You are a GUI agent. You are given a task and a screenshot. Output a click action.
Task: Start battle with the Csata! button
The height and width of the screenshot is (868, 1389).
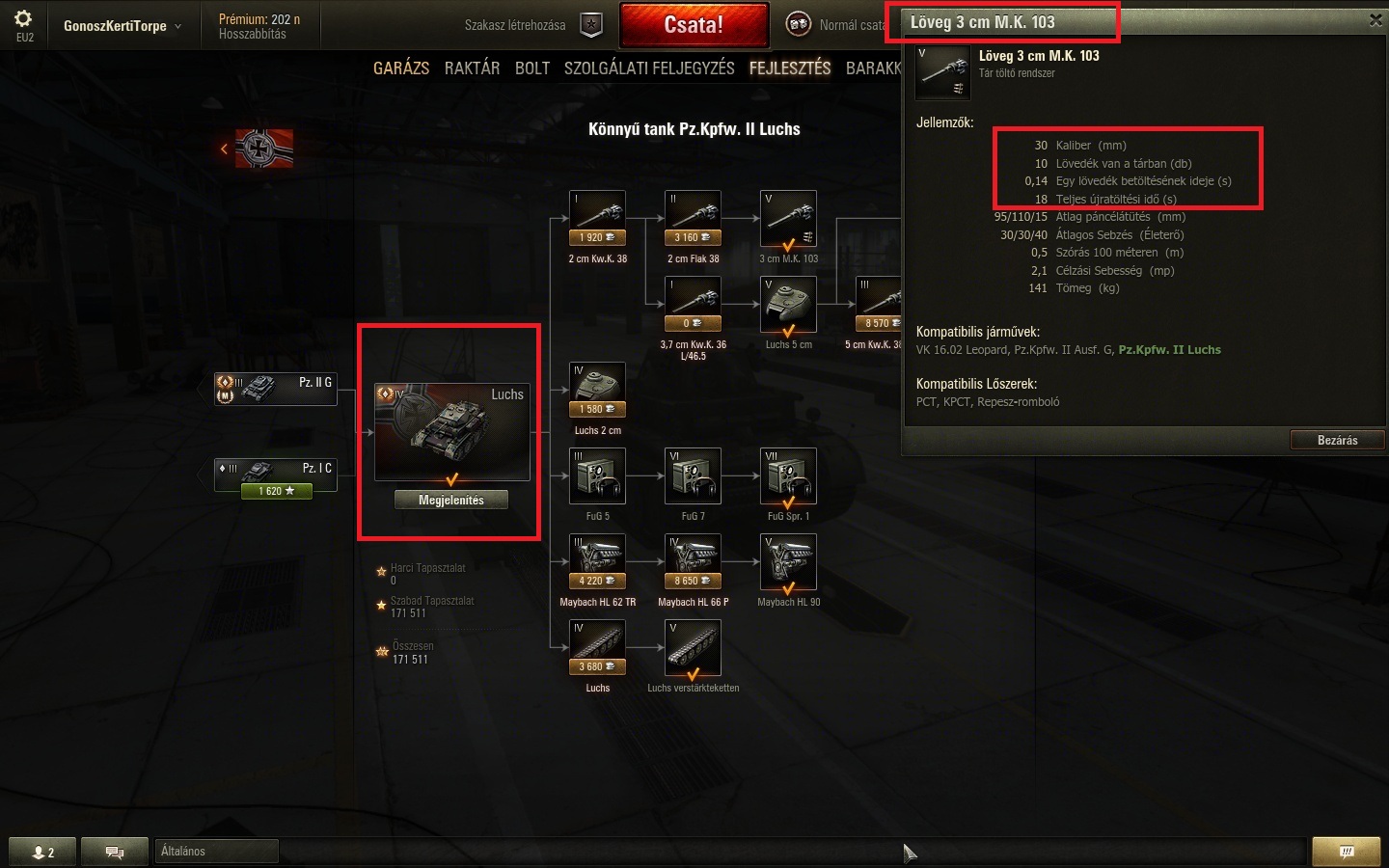tap(694, 25)
